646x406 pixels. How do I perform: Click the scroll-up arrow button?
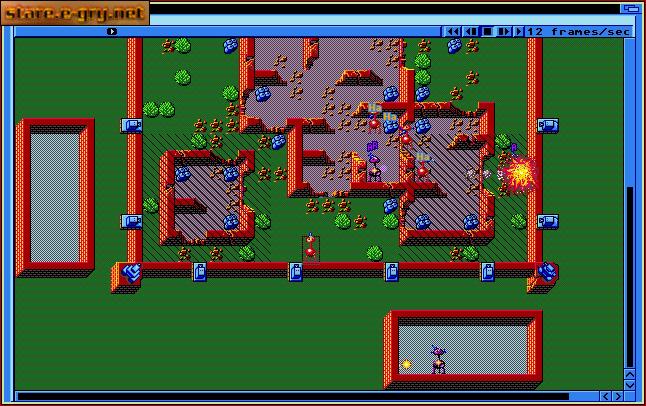pyautogui.click(x=630, y=373)
